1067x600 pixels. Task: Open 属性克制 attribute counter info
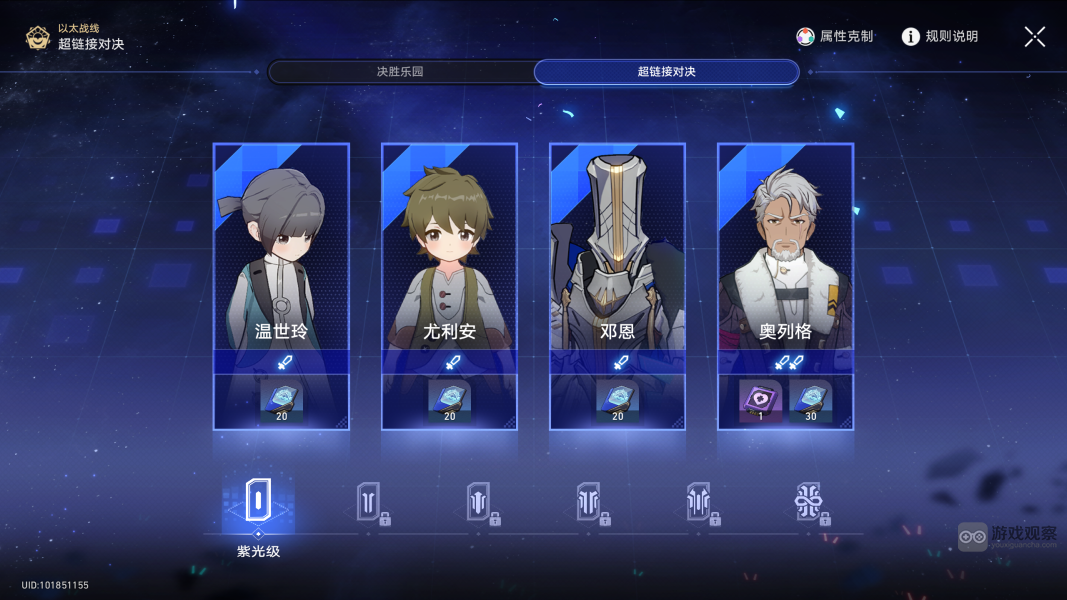(835, 36)
